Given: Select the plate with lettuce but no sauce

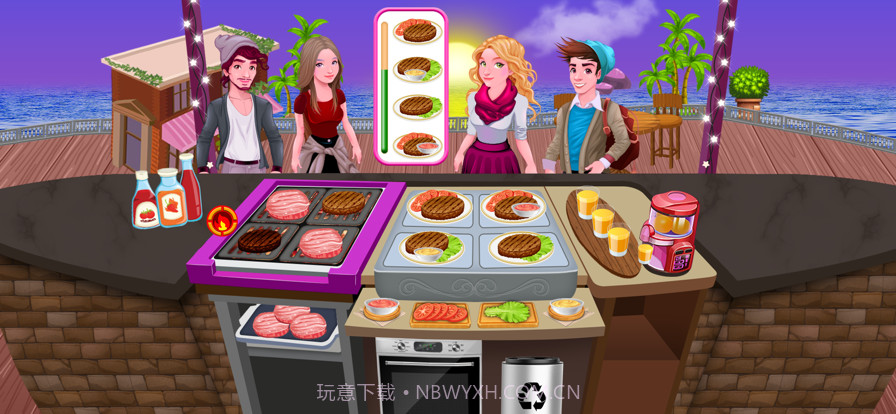Looking at the screenshot, I should point(517,246).
